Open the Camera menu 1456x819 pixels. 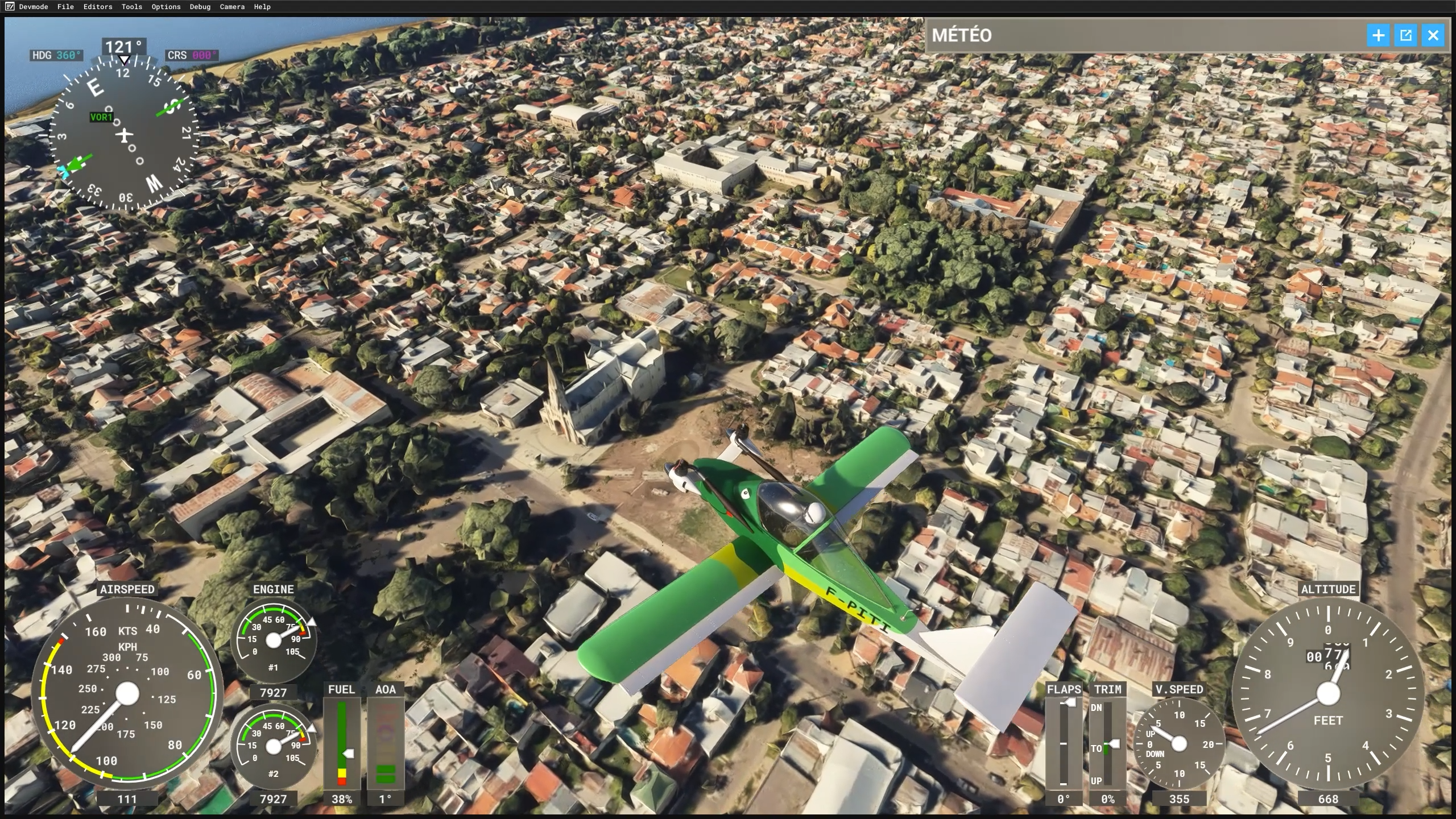tap(232, 7)
